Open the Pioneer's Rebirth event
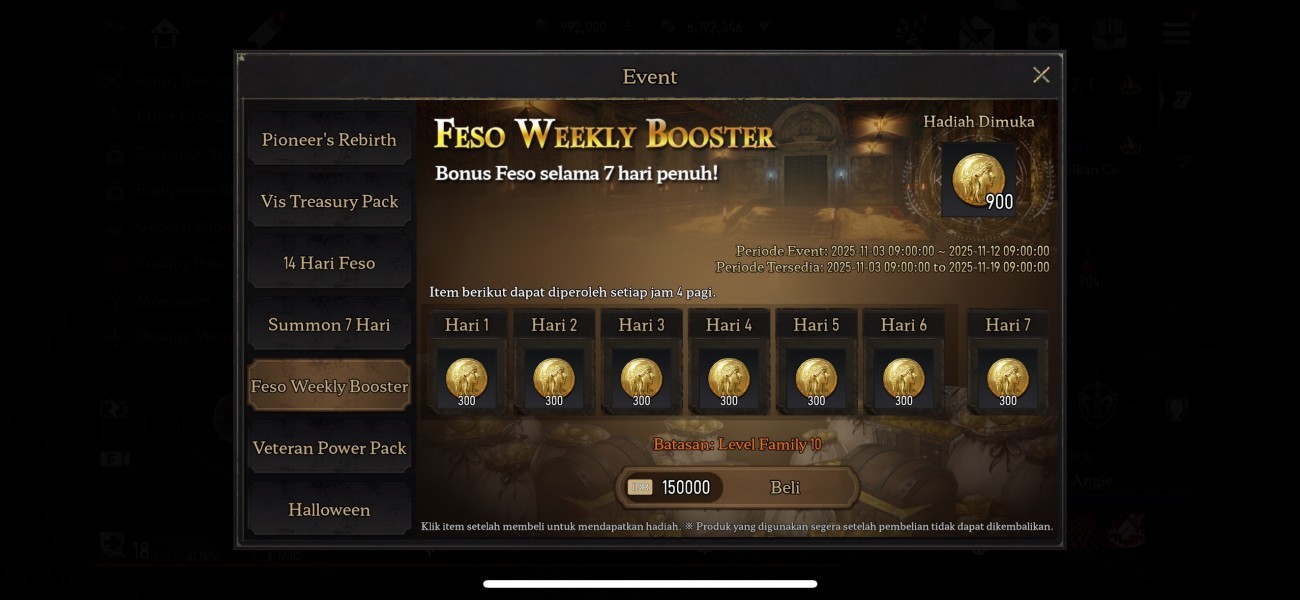Viewport: 1300px width, 600px height. pos(329,140)
